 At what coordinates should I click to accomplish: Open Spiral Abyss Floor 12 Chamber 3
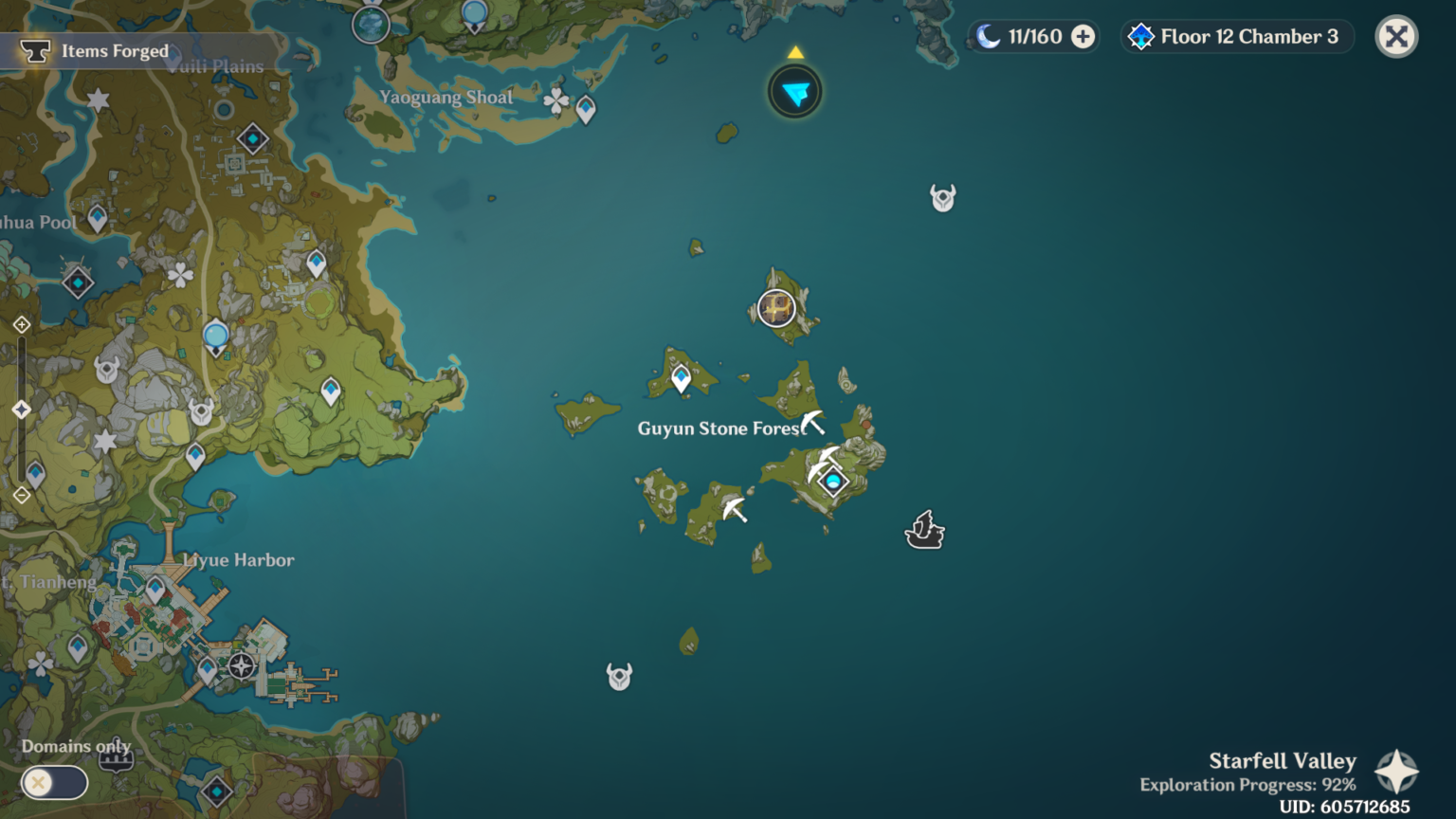pyautogui.click(x=1237, y=37)
